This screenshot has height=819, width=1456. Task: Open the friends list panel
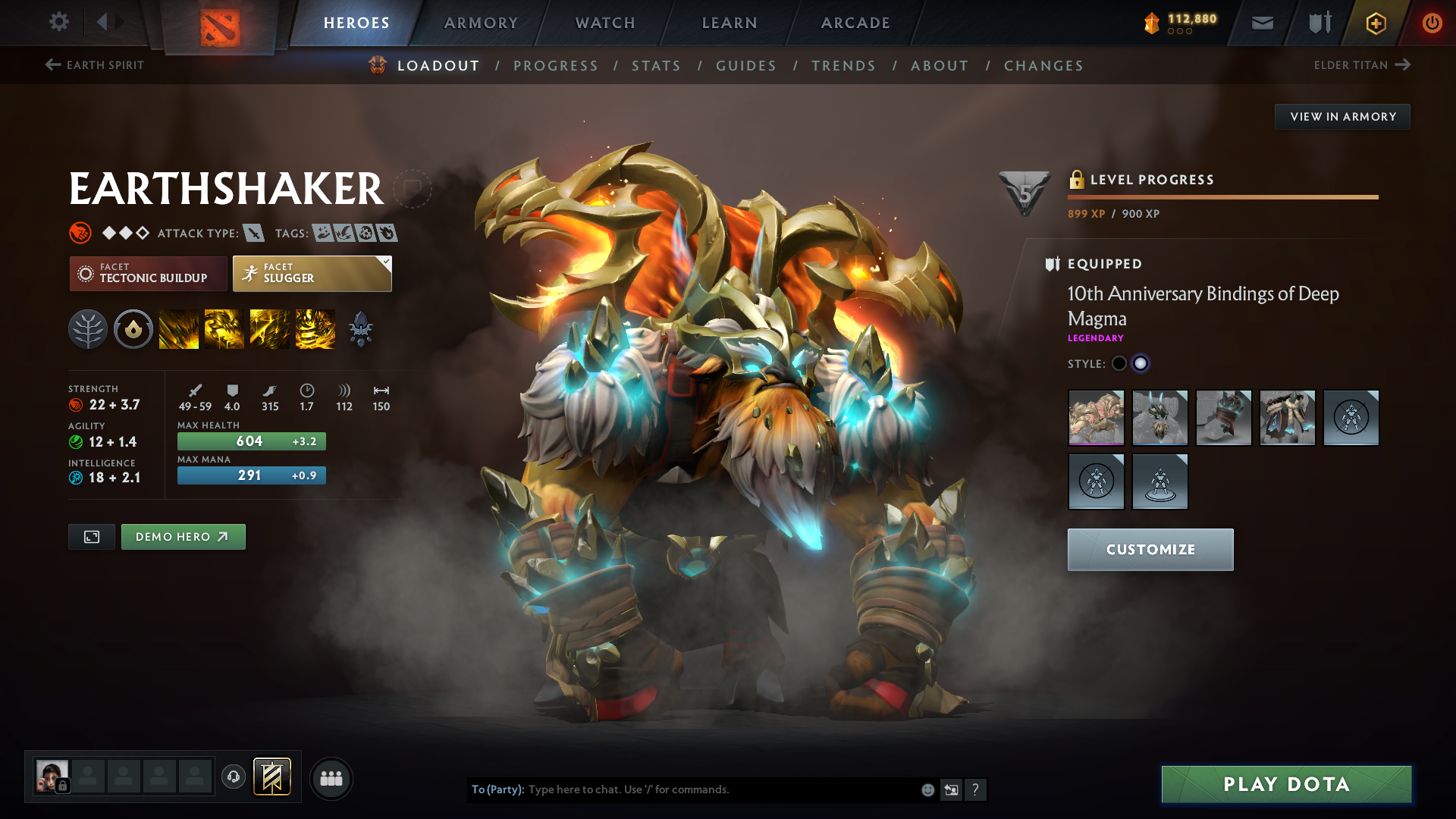(x=331, y=777)
